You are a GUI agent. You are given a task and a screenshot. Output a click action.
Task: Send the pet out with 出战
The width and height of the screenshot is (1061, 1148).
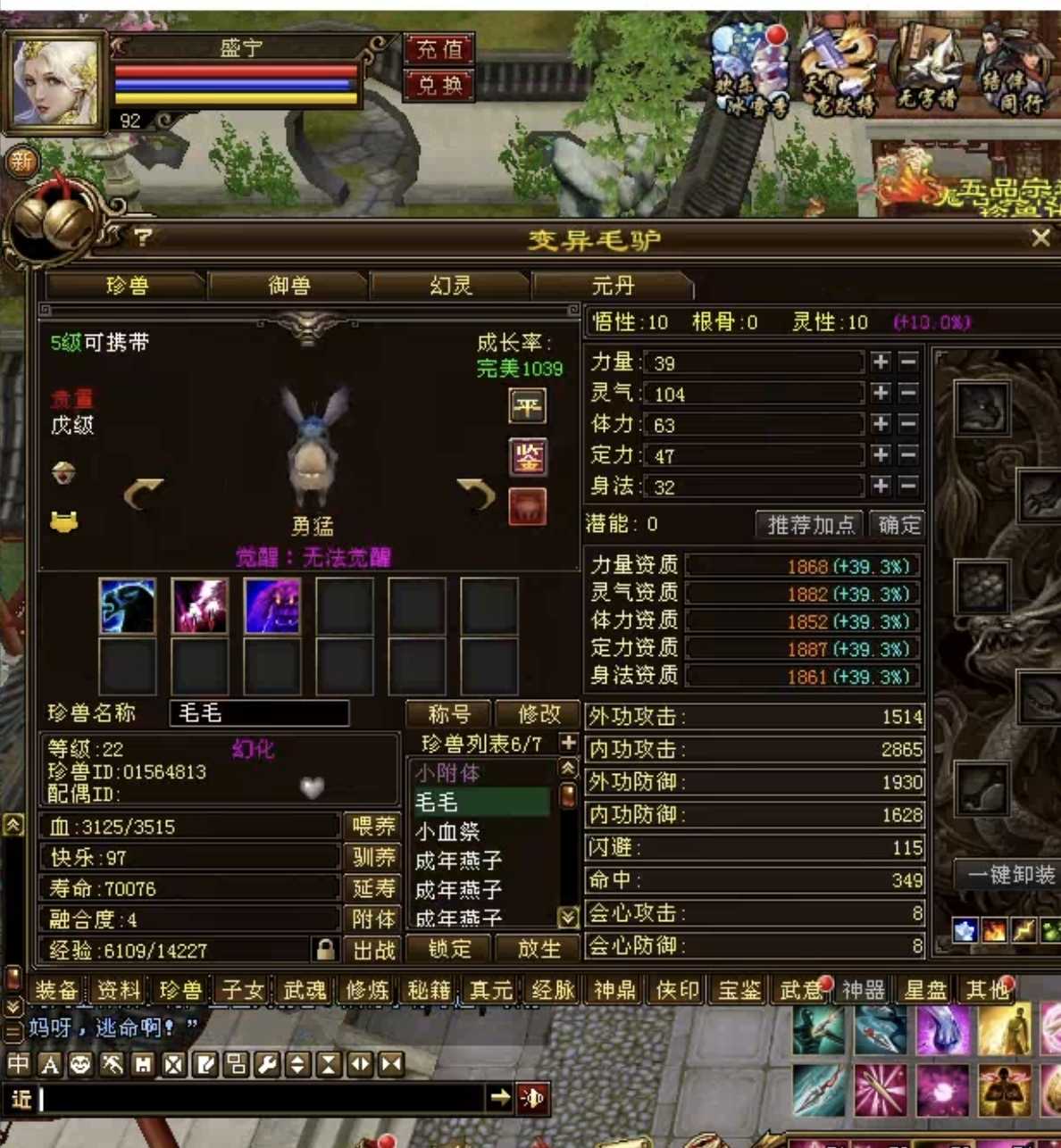[372, 950]
